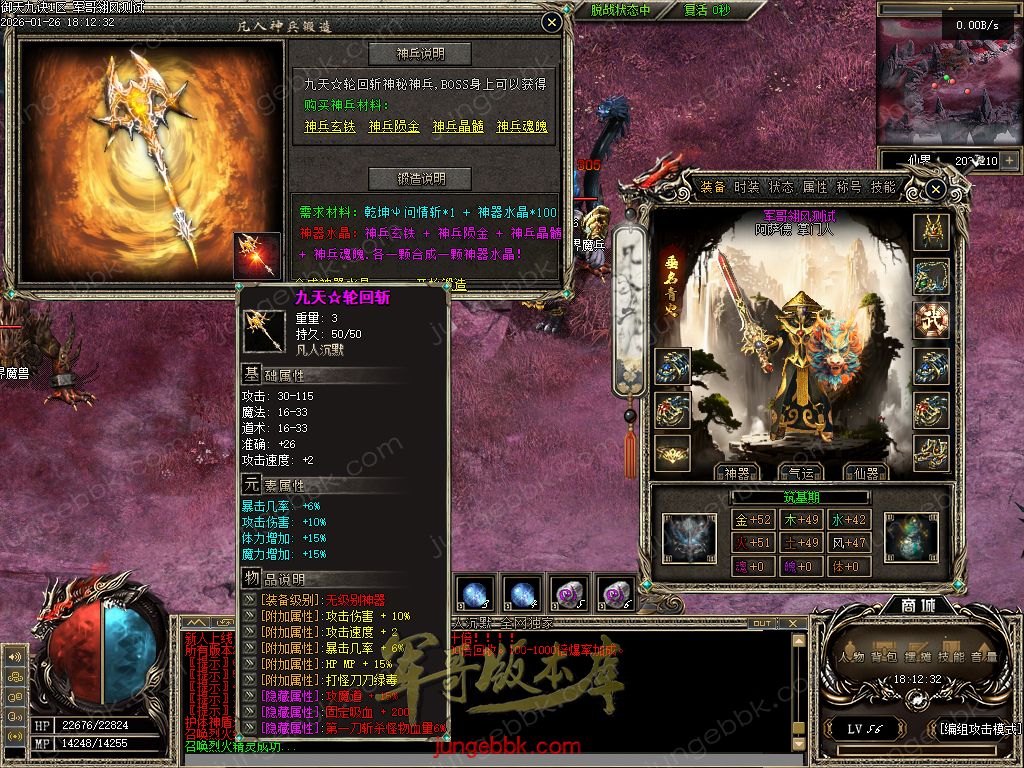Switch to the 称号 title tab
The image size is (1024, 768).
coord(849,188)
